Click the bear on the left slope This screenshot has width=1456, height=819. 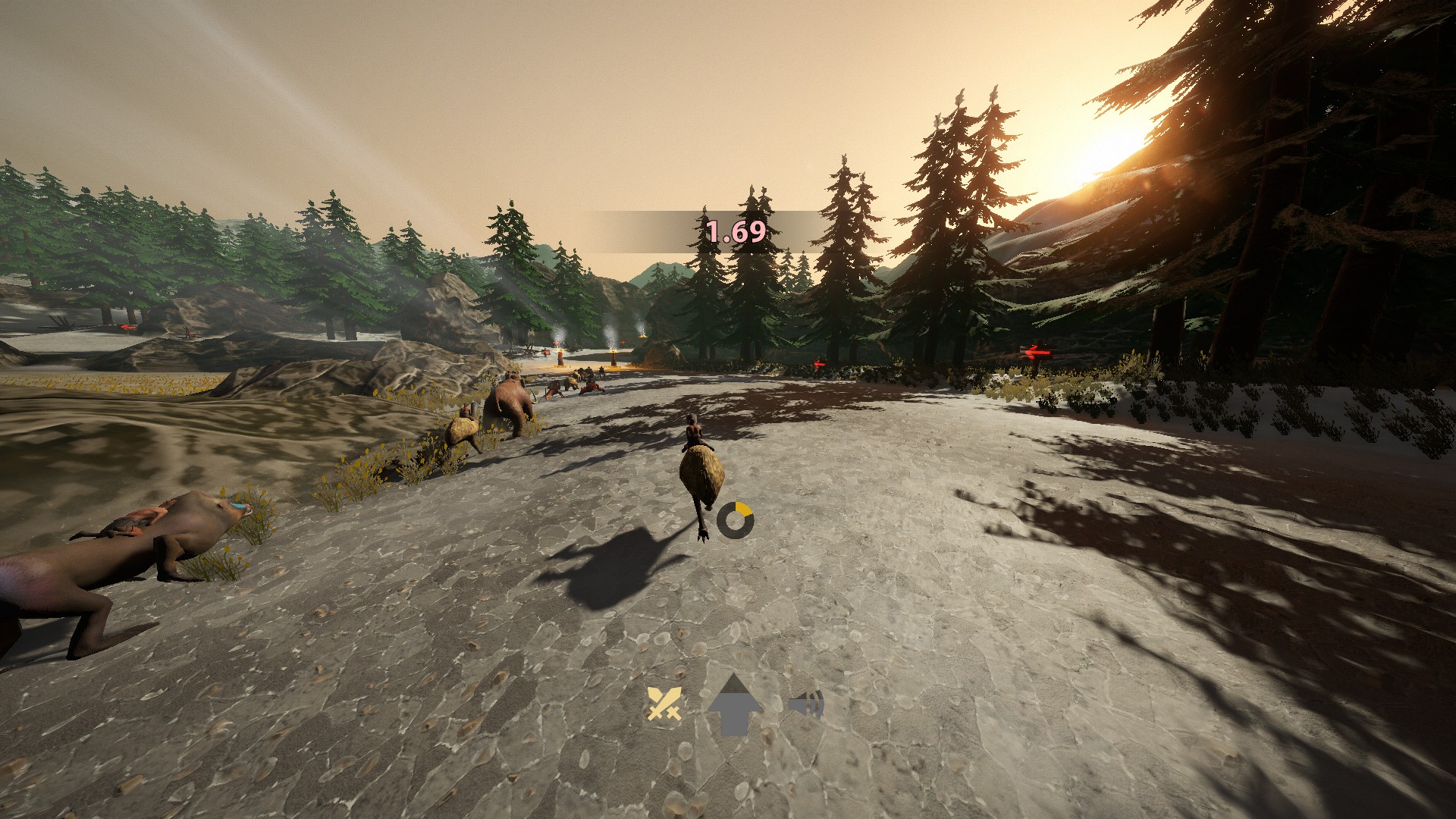pyautogui.click(x=510, y=400)
